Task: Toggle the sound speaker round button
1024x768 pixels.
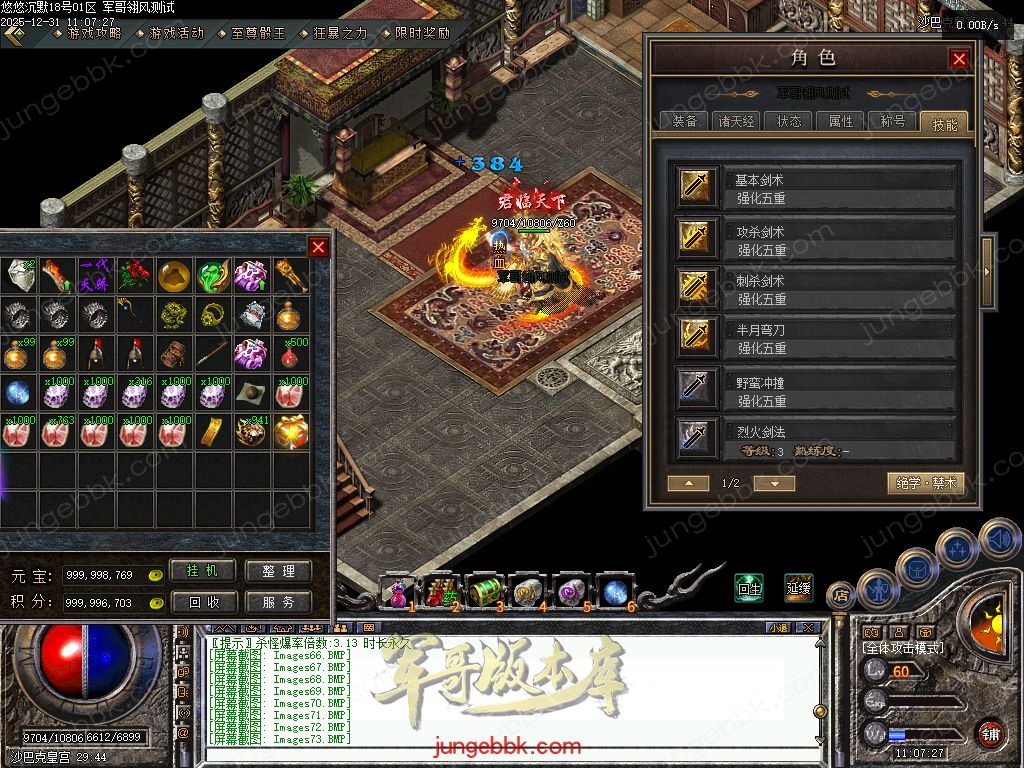Action: tap(998, 540)
